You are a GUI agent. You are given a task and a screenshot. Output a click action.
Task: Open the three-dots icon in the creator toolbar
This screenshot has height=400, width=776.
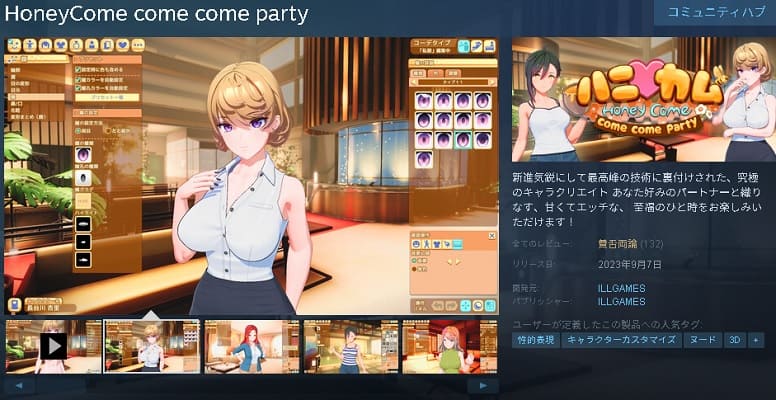(138, 46)
